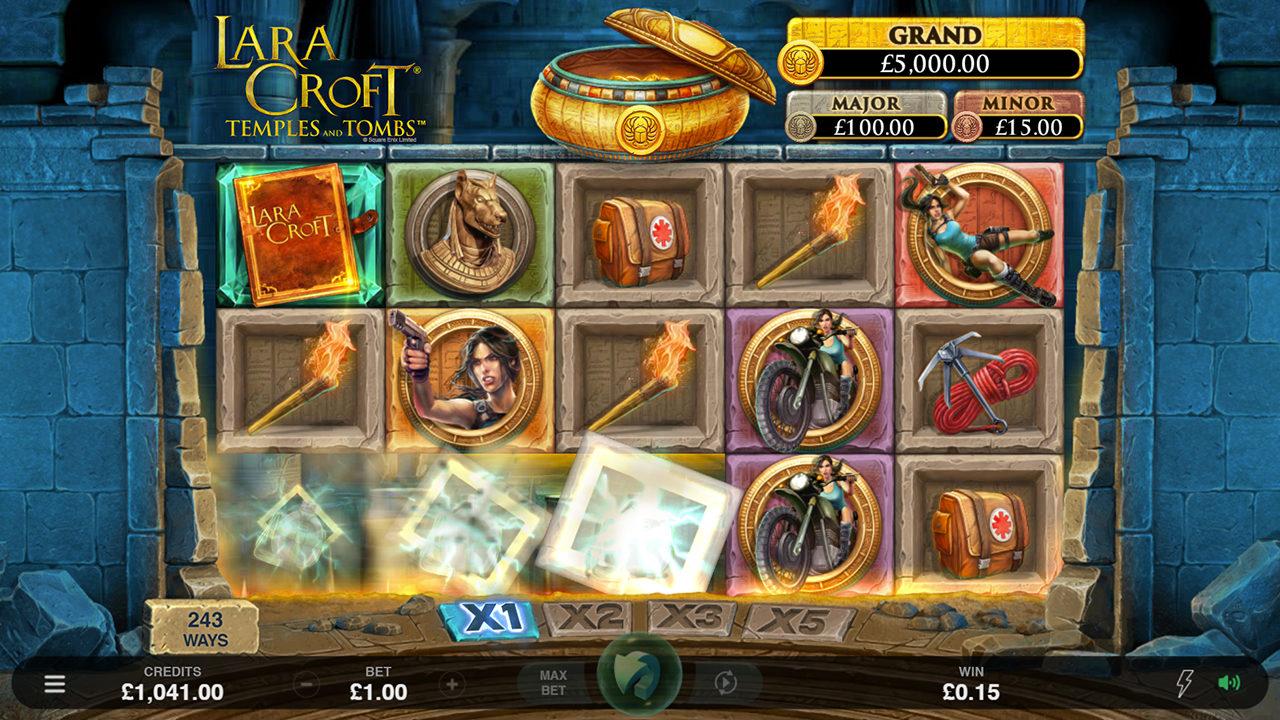Spin the reels with the green spin button
This screenshot has width=1280, height=720.
point(640,678)
